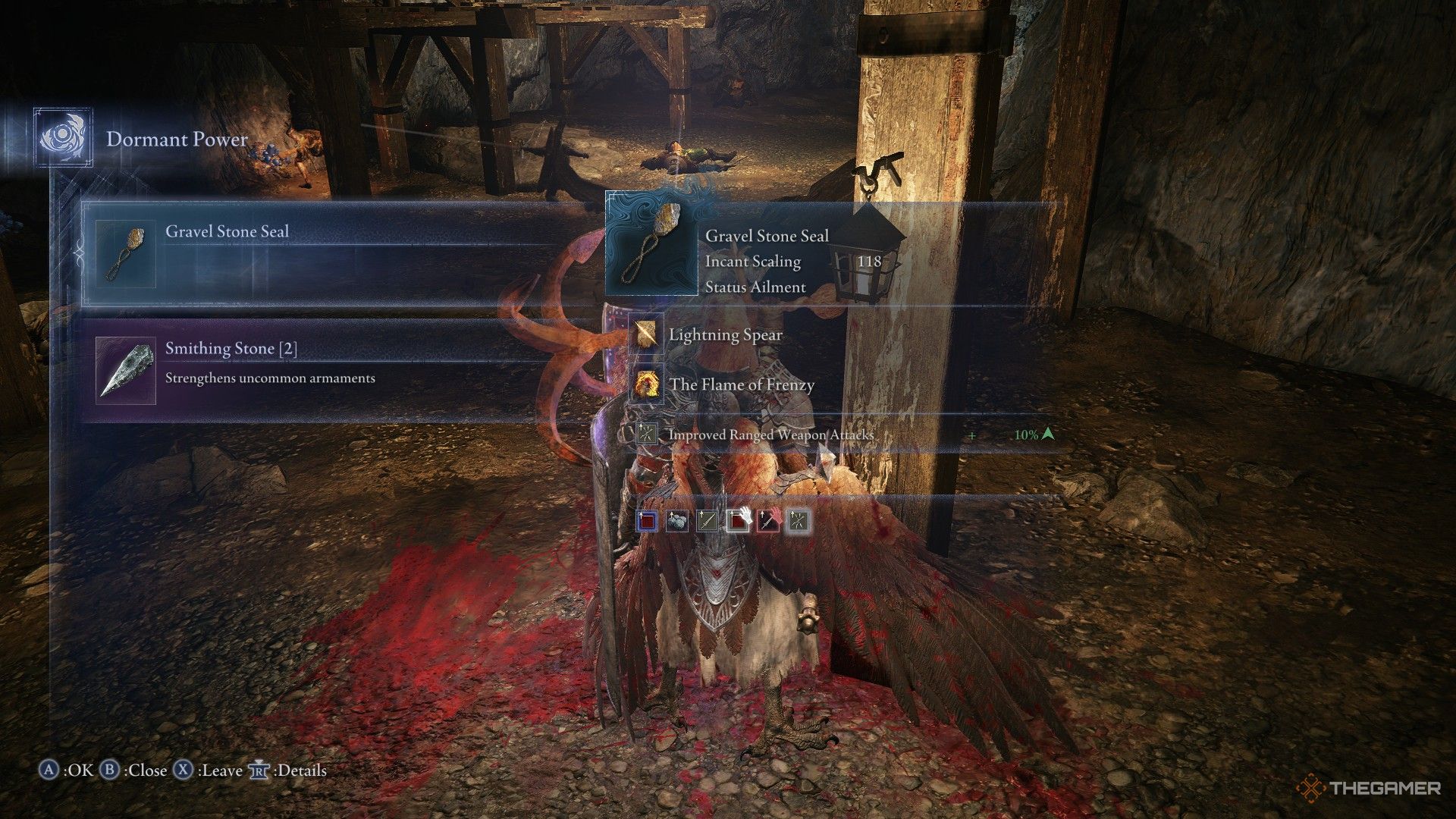
Task: Select the crossed weapons icon at row's end
Action: pyautogui.click(x=799, y=521)
